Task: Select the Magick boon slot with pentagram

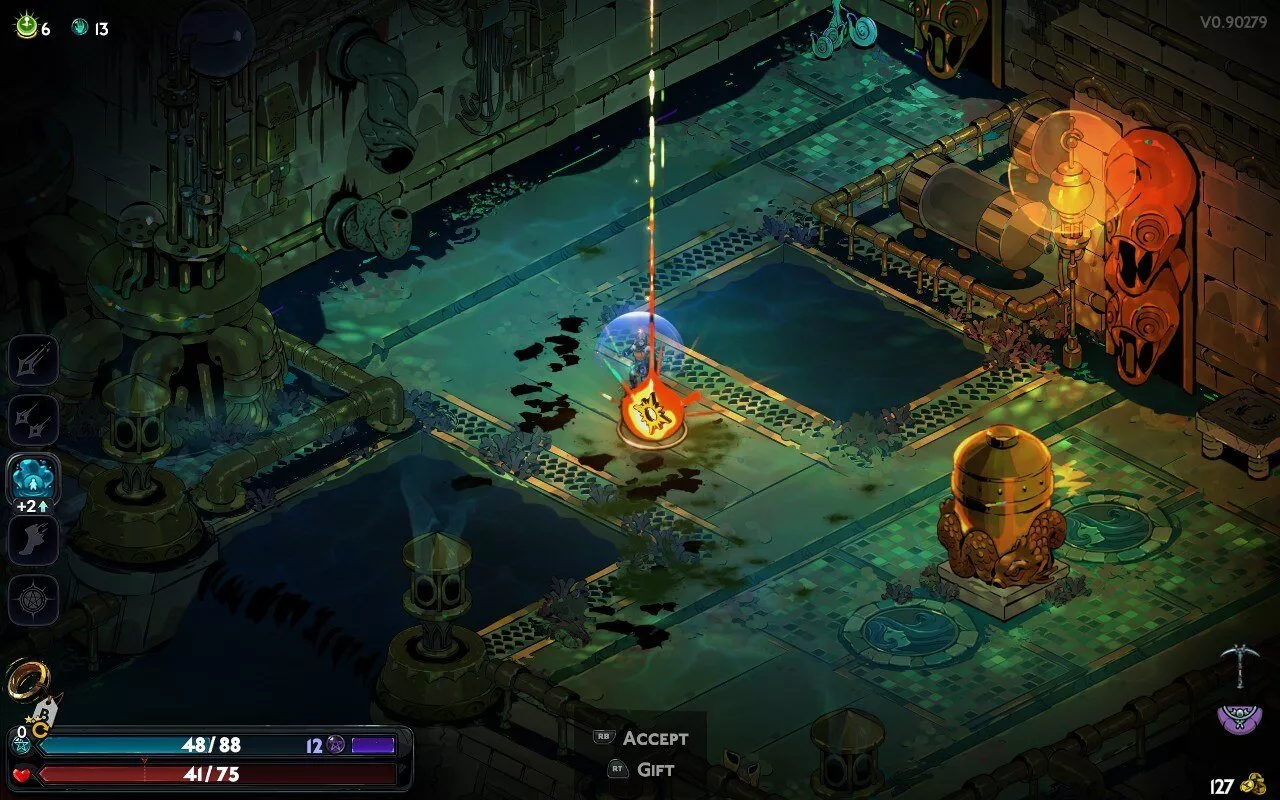Action: (34, 601)
